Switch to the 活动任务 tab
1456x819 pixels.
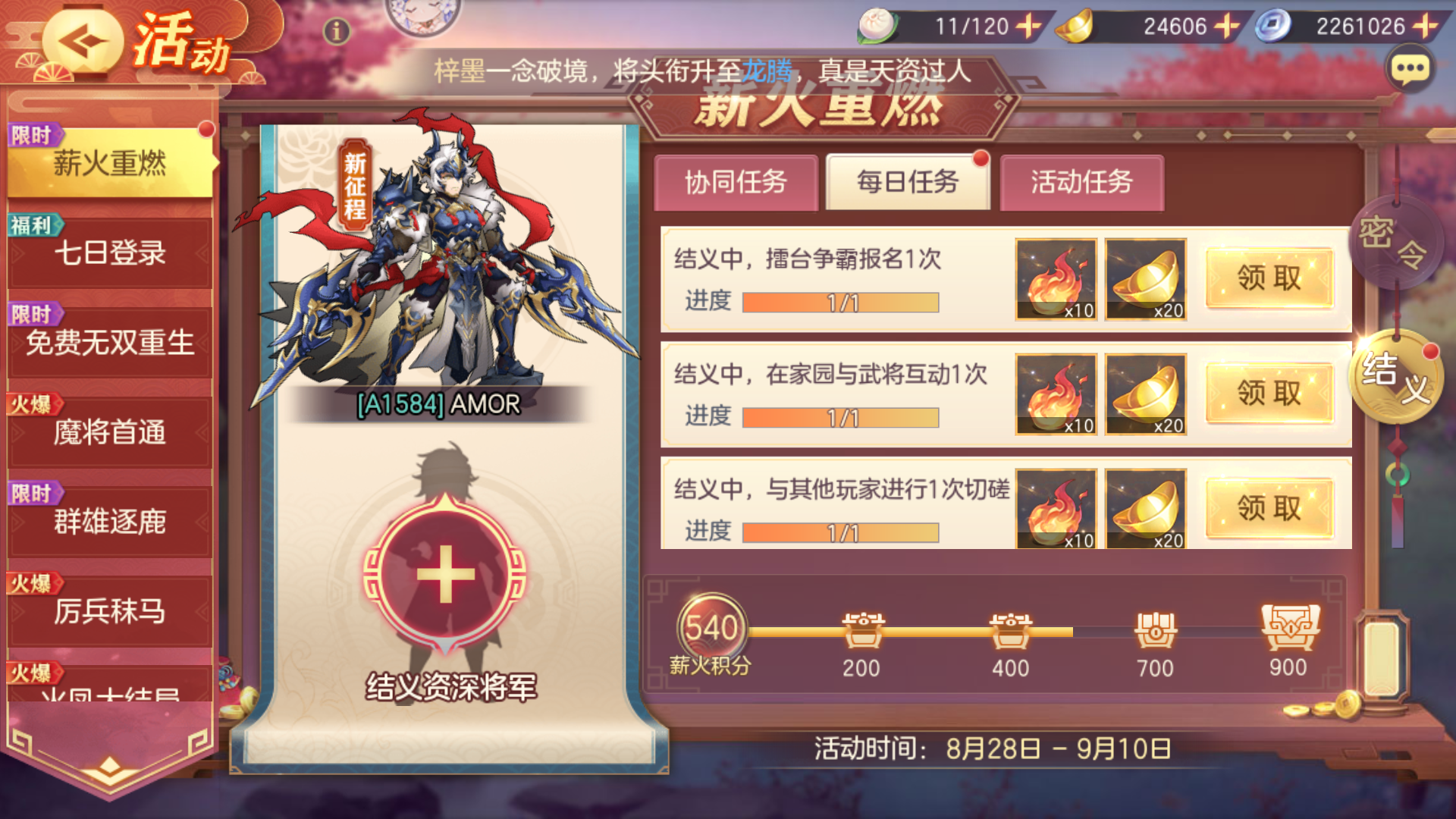(x=1081, y=182)
